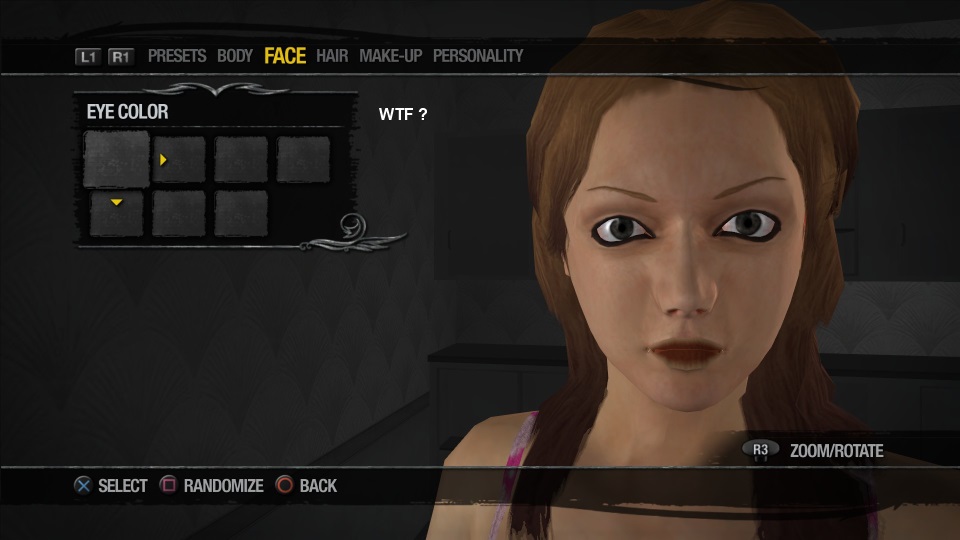
Task: Open the Body tab
Action: point(235,56)
